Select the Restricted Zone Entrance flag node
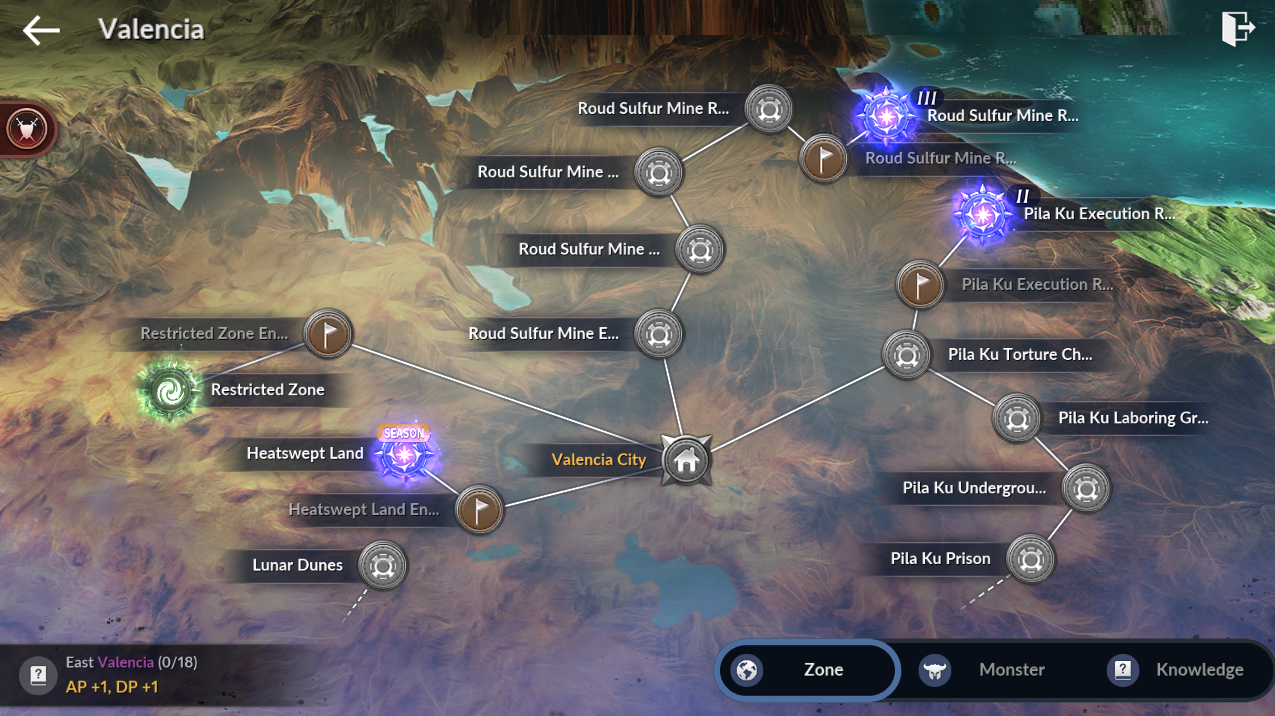The height and width of the screenshot is (716, 1275). coord(327,333)
